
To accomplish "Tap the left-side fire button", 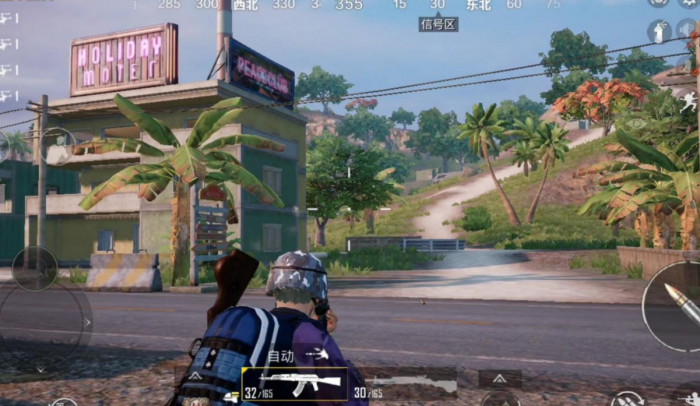I will coord(34,269).
